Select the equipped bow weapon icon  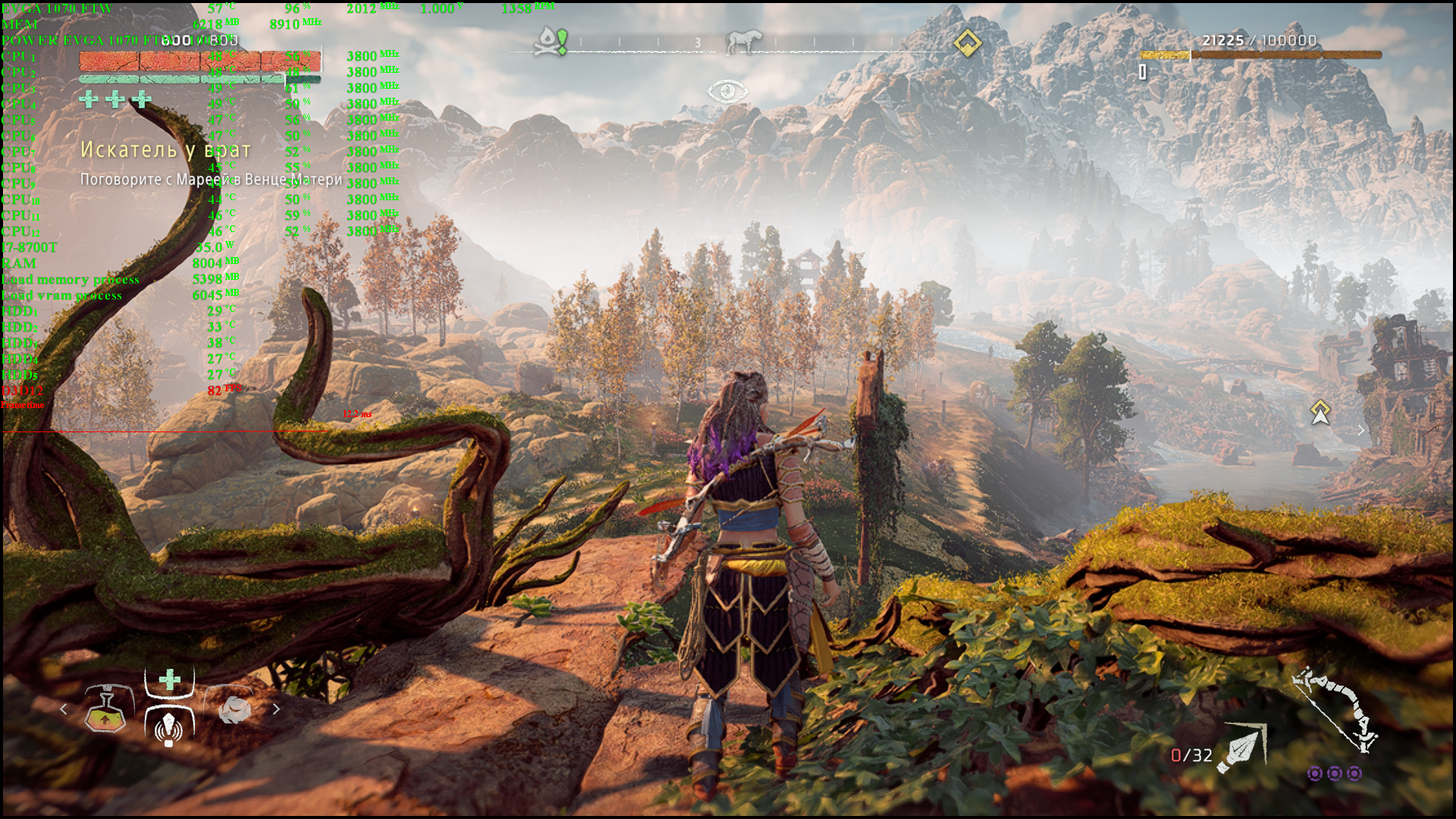tap(1336, 710)
